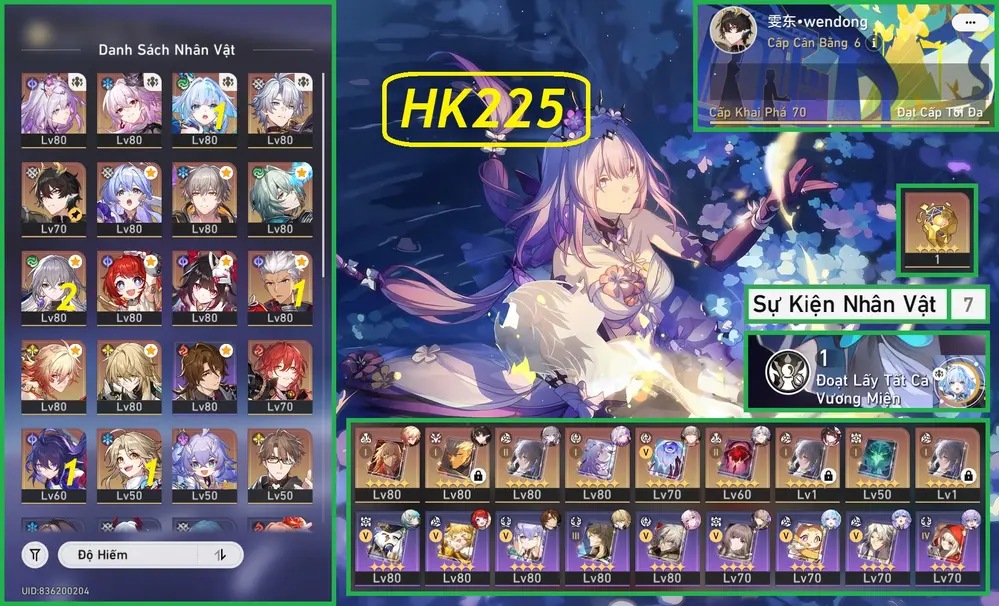999x606 pixels.
Task: Open the Đoạt Lấy Tất Cả Vương Miện achievement
Action: pyautogui.click(x=867, y=372)
